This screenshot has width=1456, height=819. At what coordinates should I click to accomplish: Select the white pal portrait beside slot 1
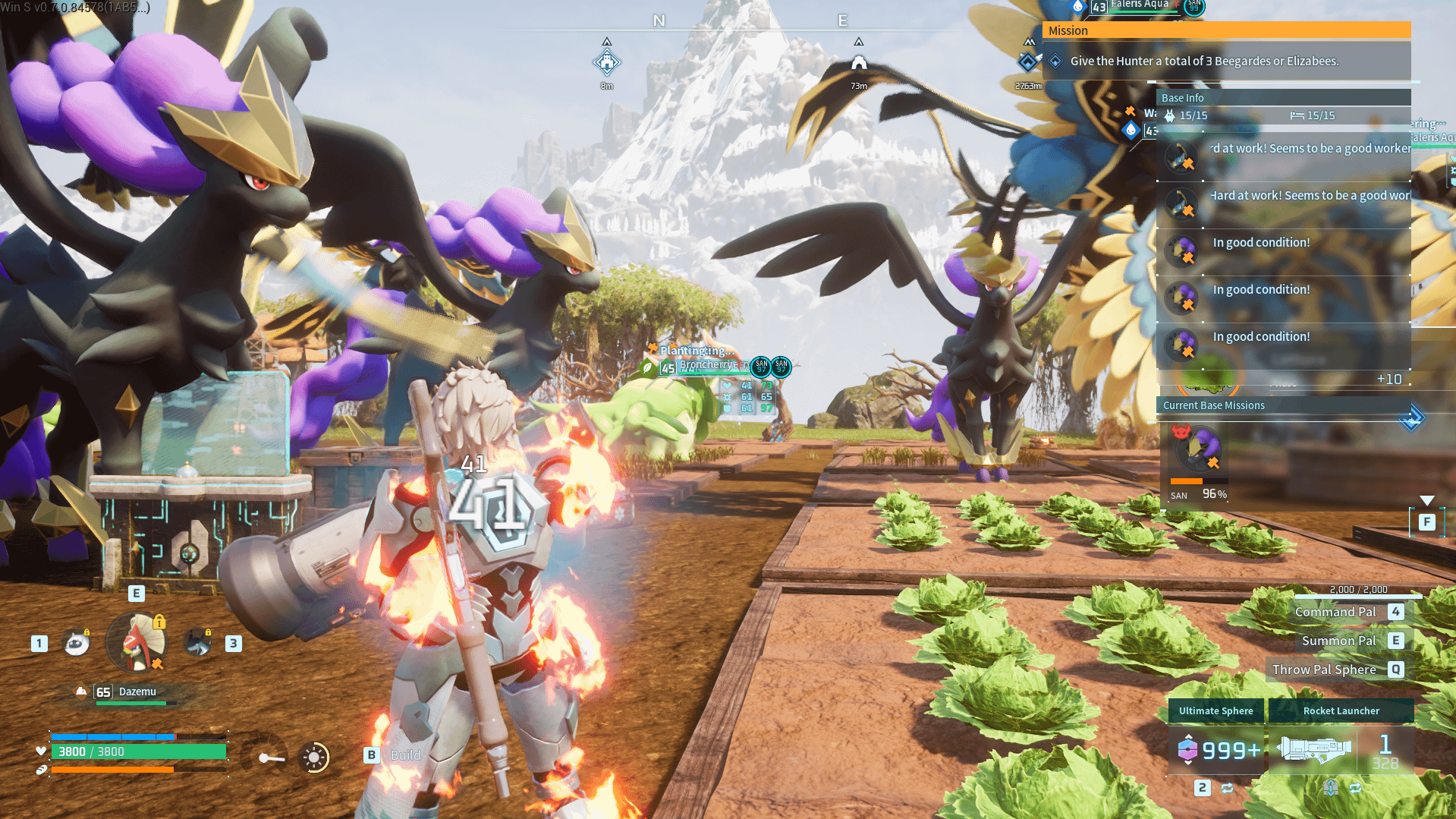pos(77,643)
